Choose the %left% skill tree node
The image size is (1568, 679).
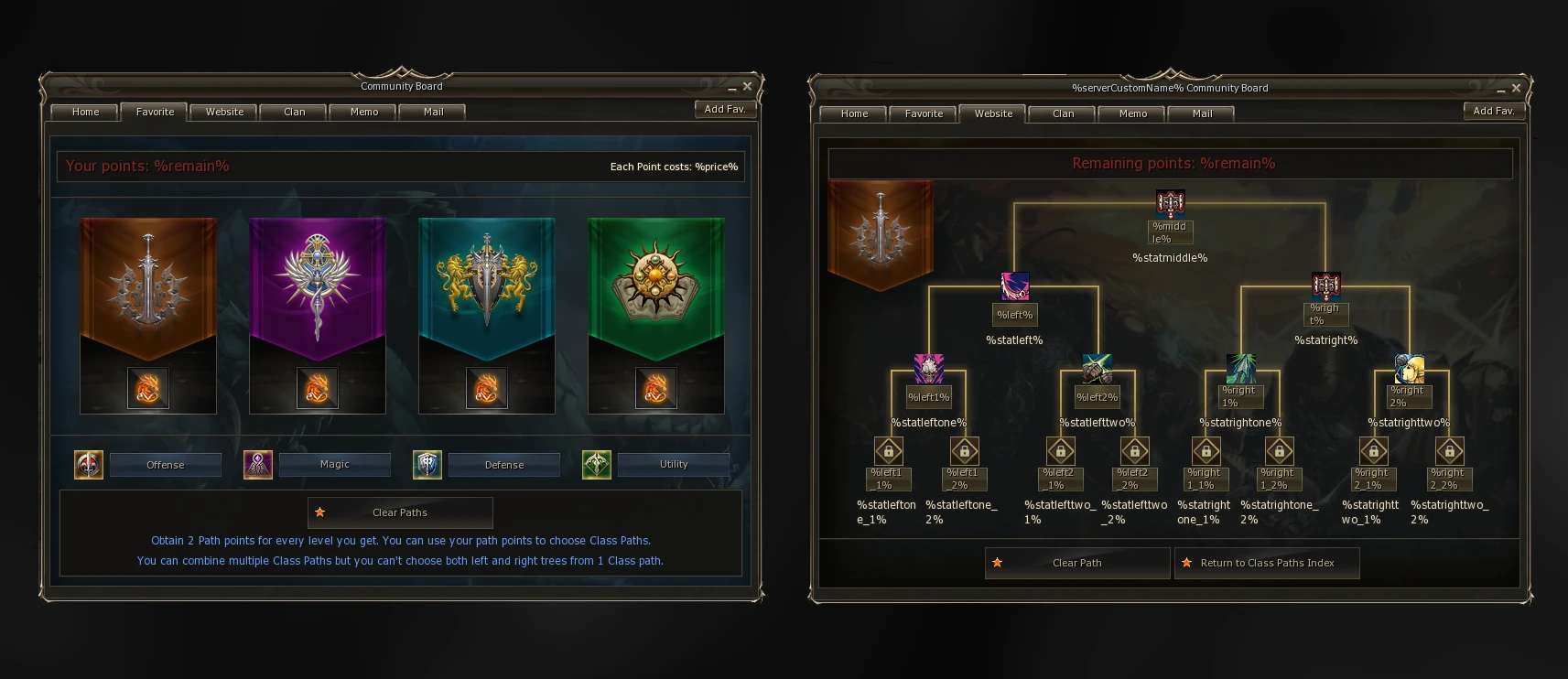(x=1014, y=286)
